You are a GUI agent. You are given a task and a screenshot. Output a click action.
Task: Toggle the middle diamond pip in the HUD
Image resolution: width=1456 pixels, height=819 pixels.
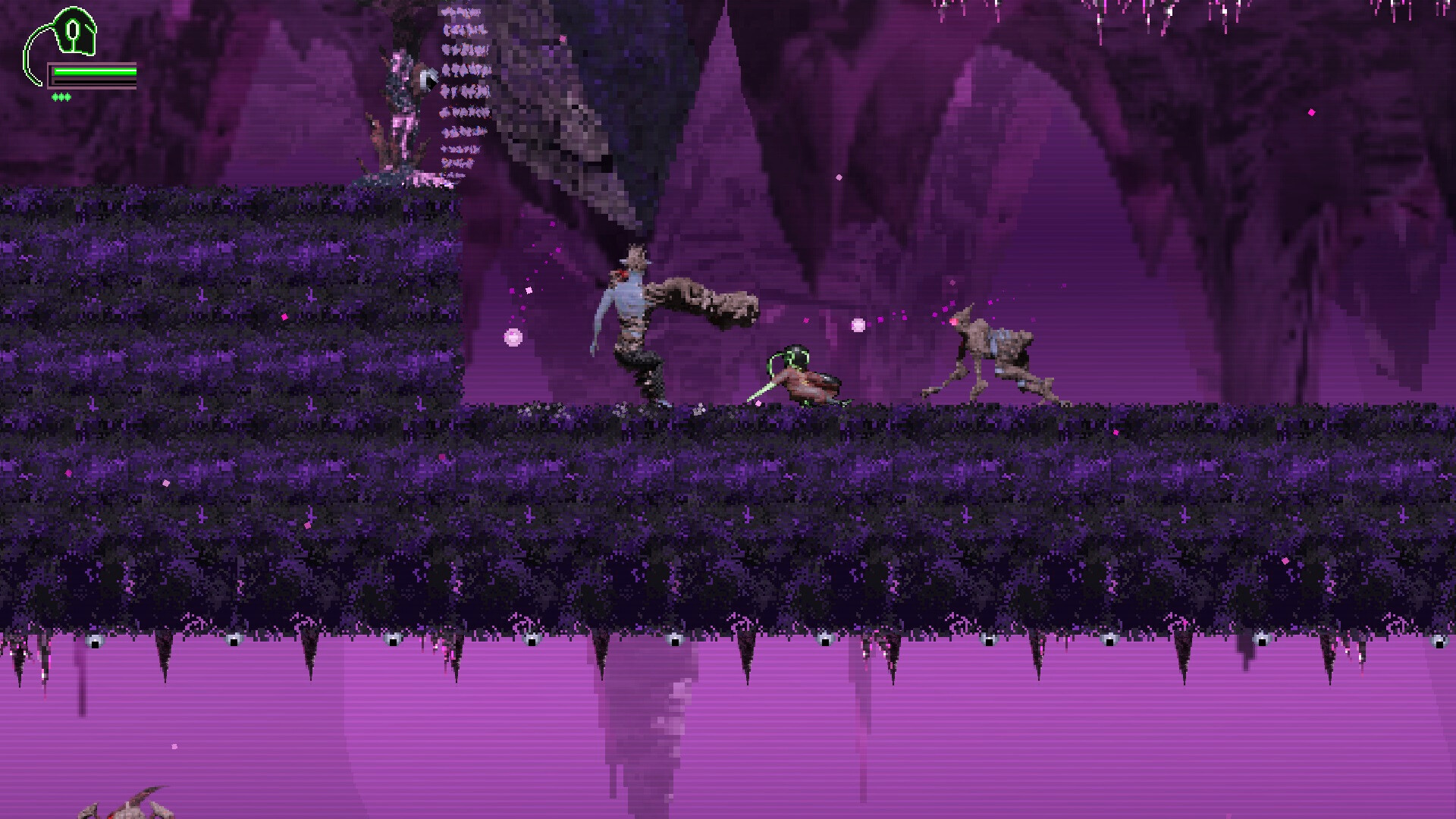61,97
